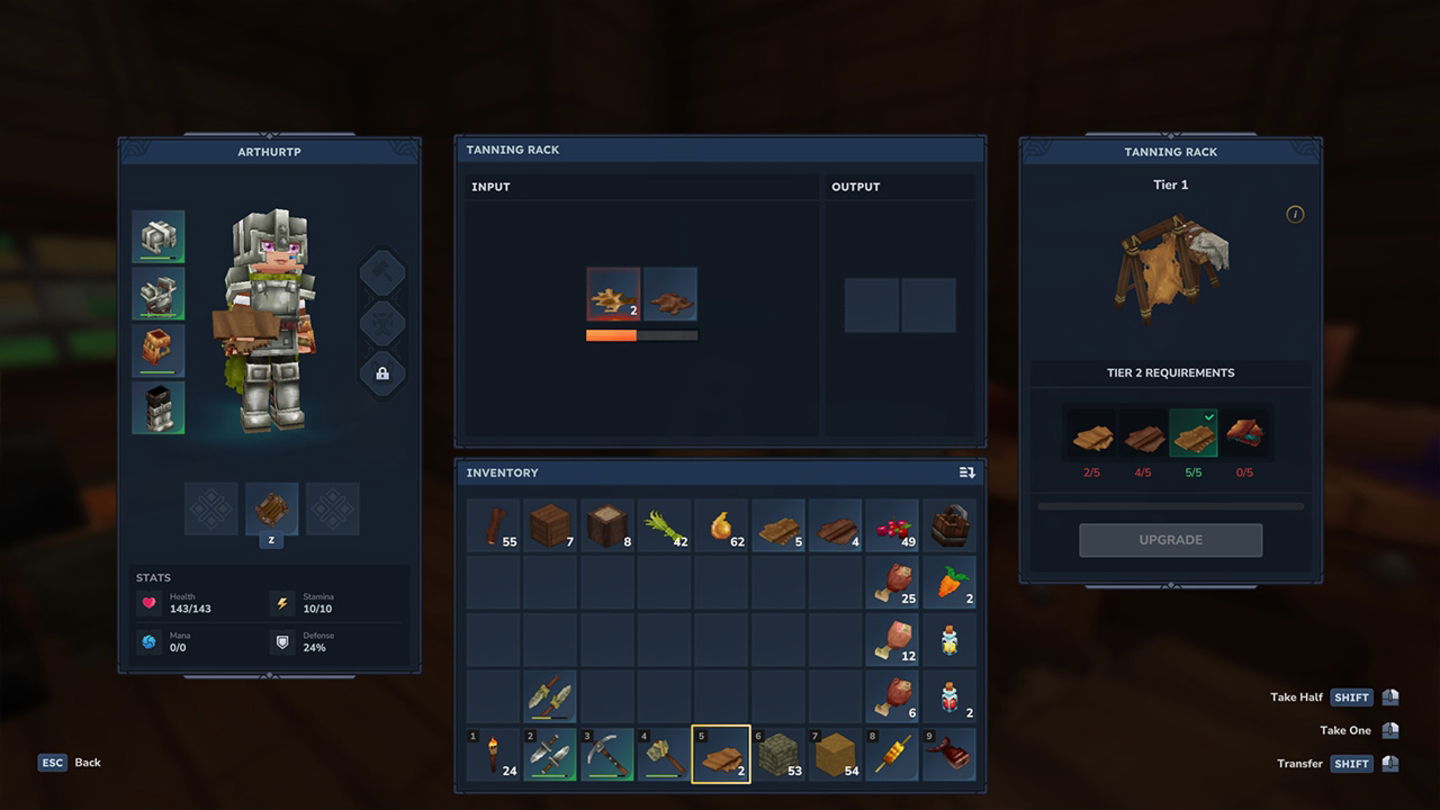Select the wheat bundle stack of 42
Image resolution: width=1440 pixels, height=810 pixels.
(x=664, y=526)
